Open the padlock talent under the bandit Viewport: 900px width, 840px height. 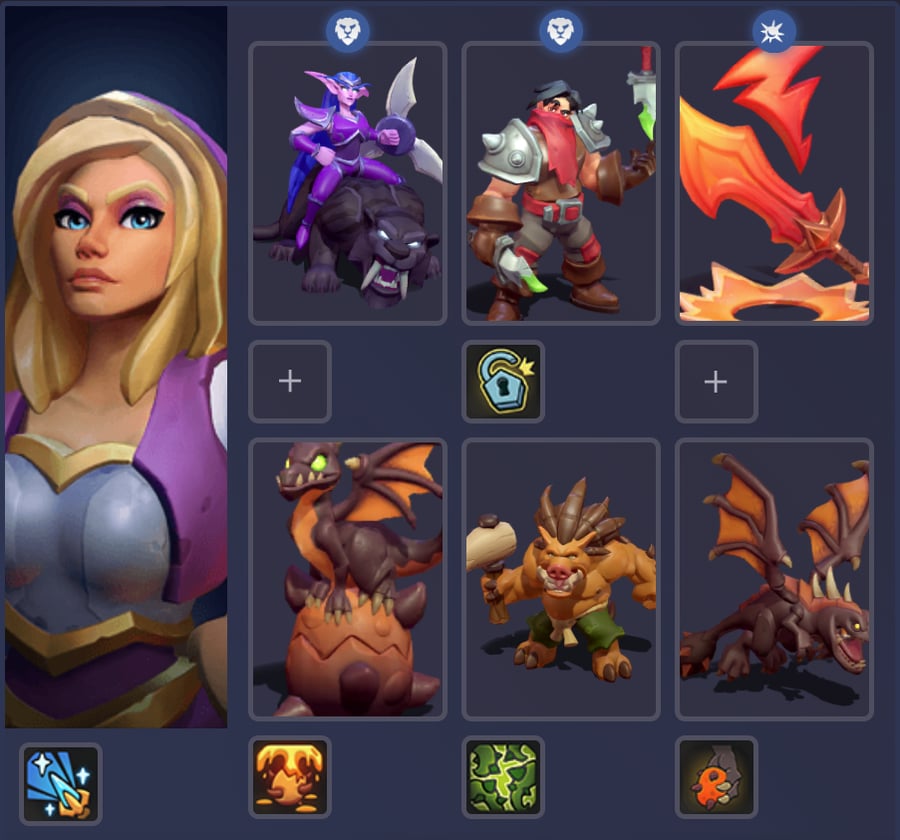(503, 381)
